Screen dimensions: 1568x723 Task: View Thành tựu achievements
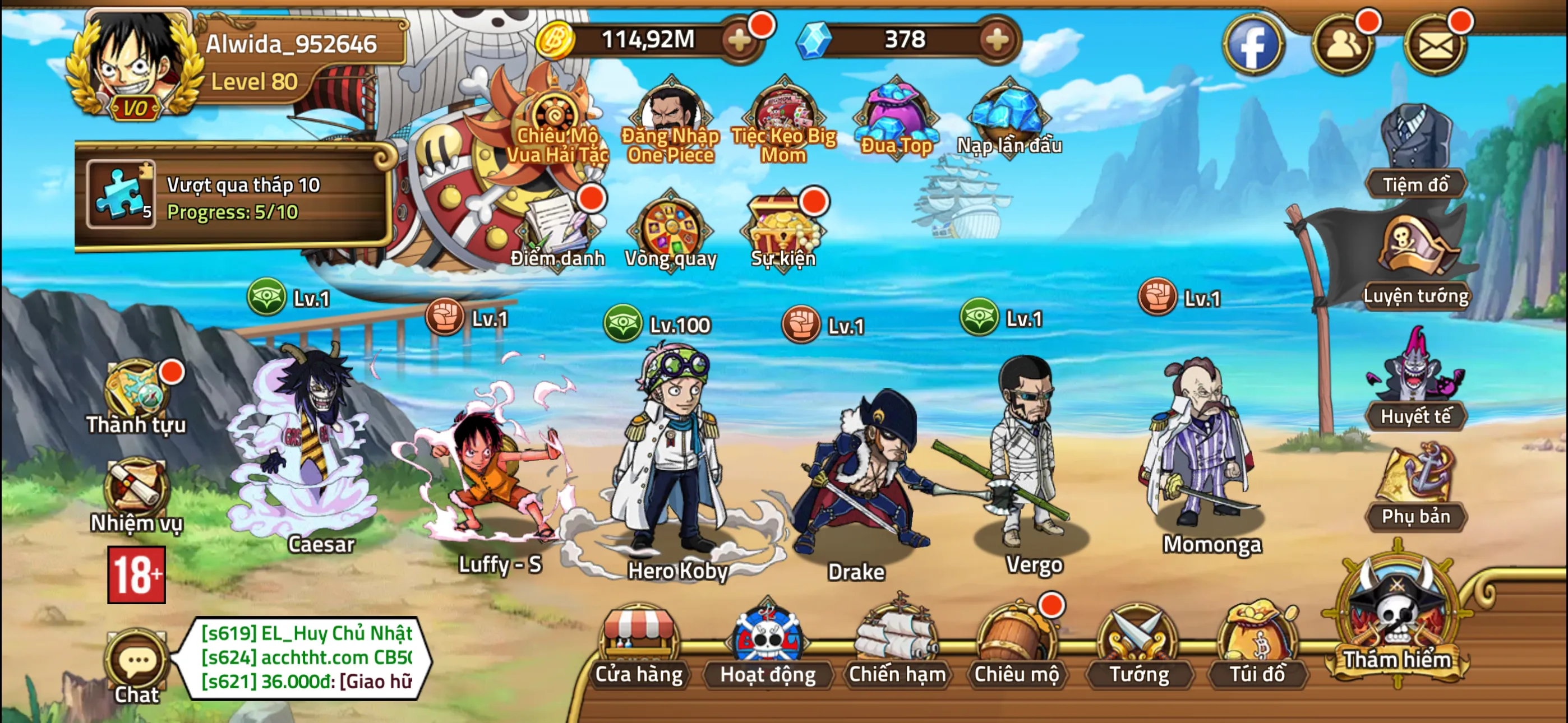pos(136,392)
